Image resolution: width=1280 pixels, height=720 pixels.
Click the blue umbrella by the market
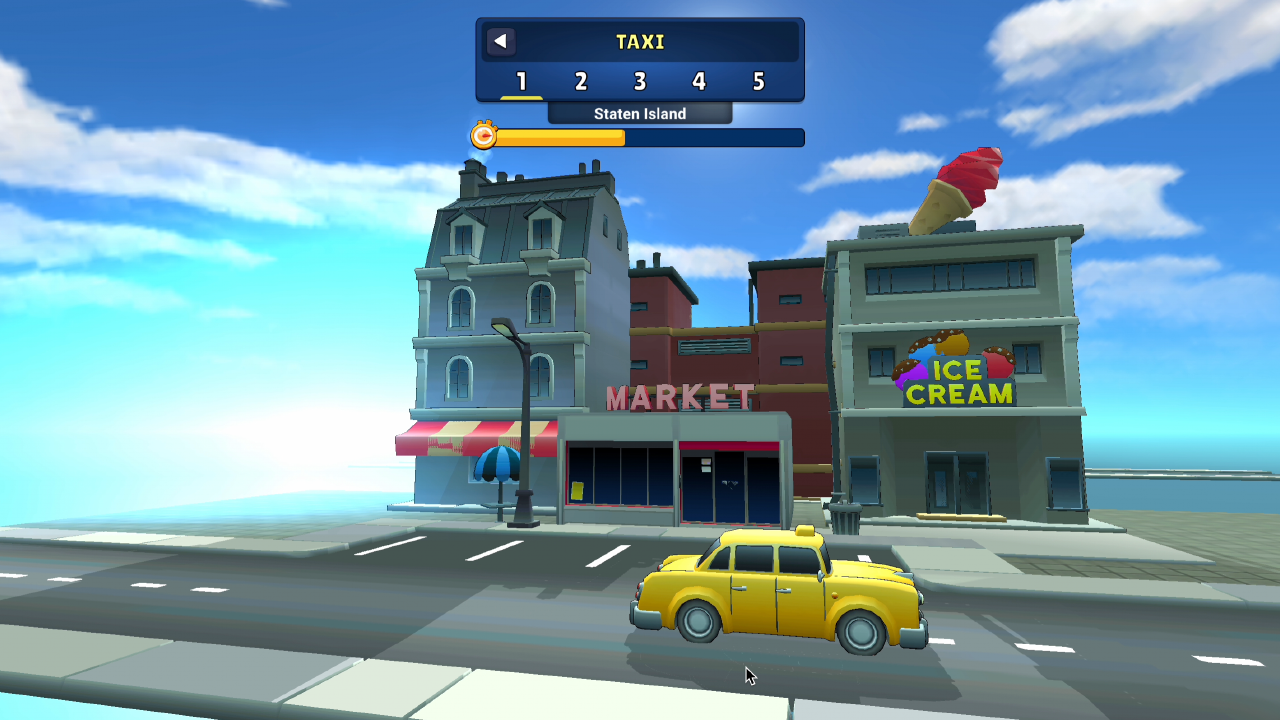[x=498, y=465]
